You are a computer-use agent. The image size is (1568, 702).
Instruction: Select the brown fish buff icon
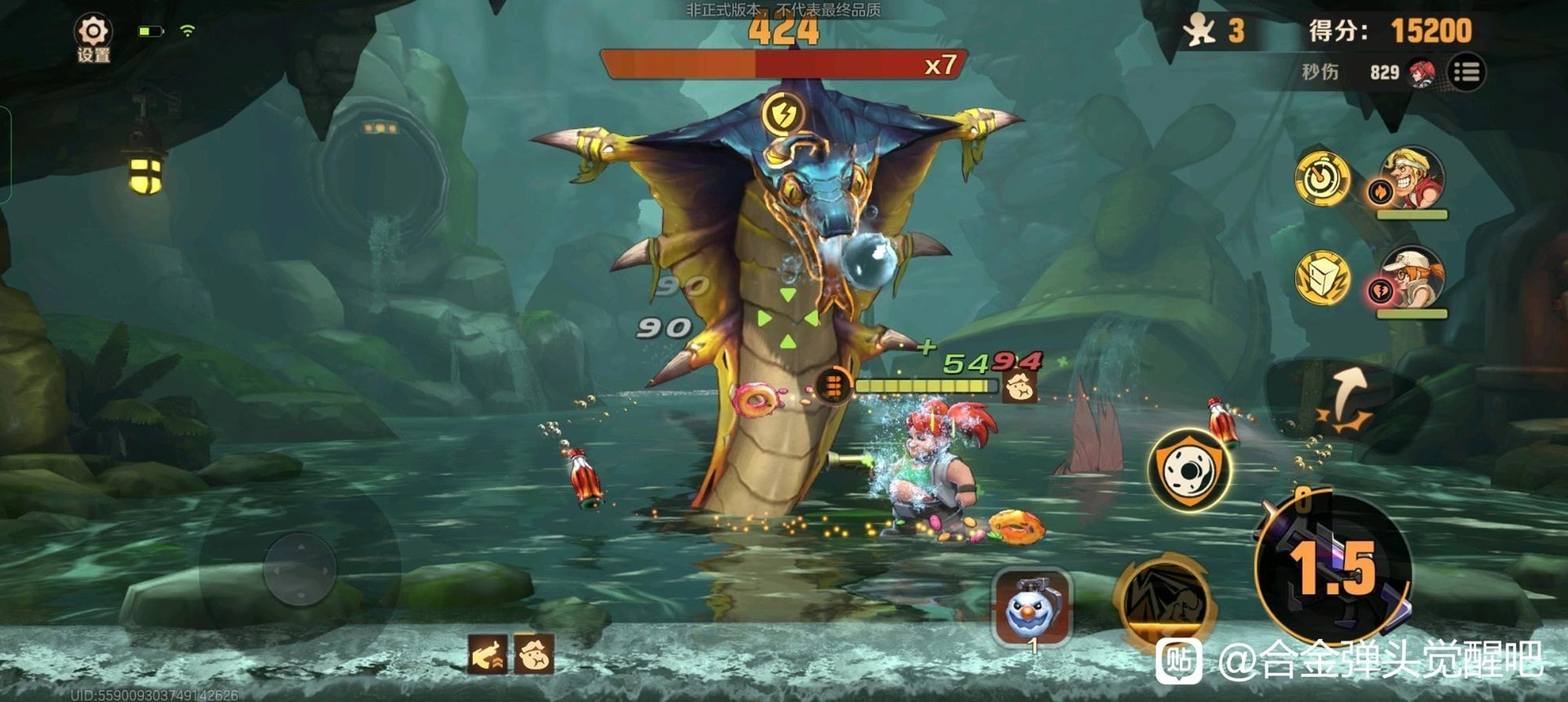(488, 655)
